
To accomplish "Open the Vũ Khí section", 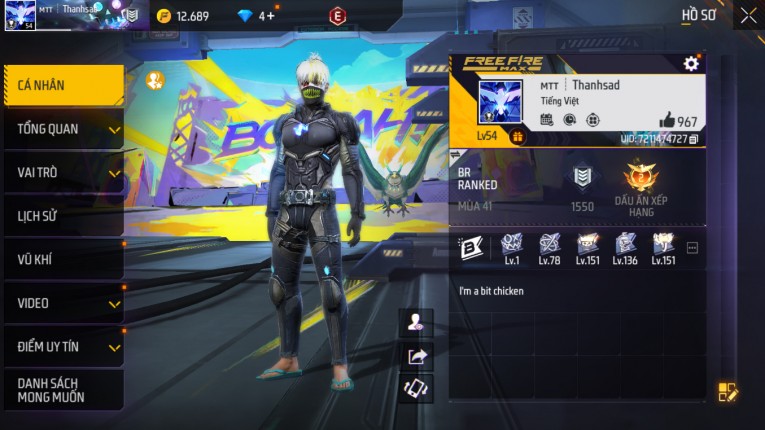I will tap(62, 259).
